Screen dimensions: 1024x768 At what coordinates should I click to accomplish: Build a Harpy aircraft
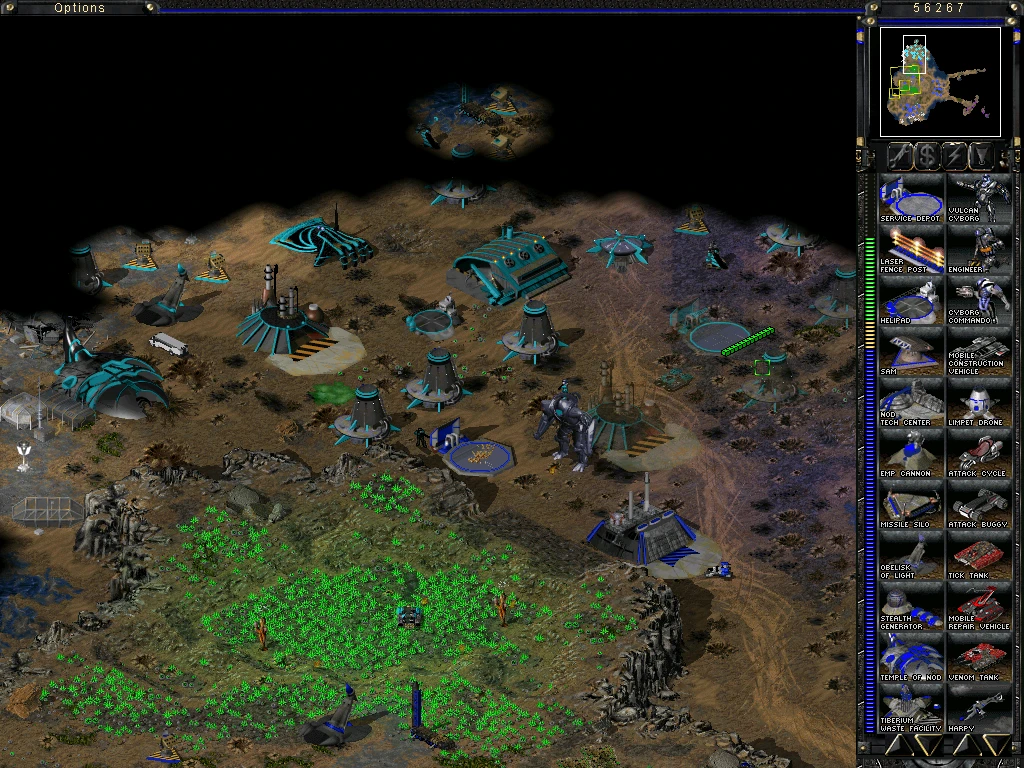coord(979,709)
